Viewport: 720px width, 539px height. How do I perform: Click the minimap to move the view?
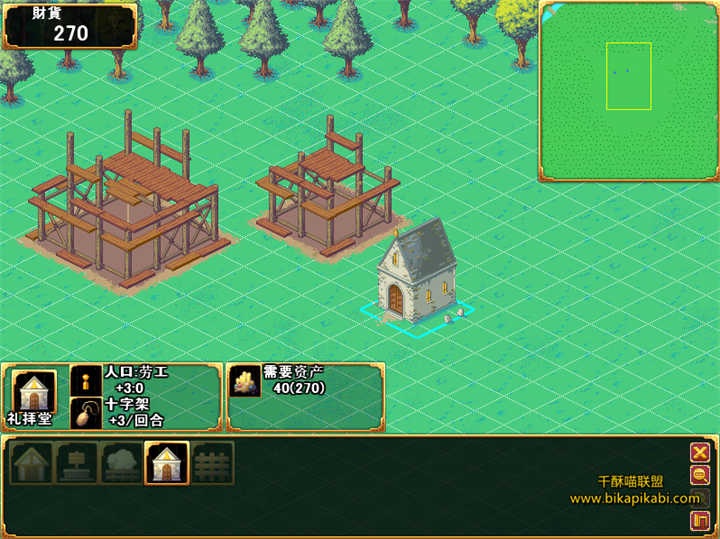point(629,90)
